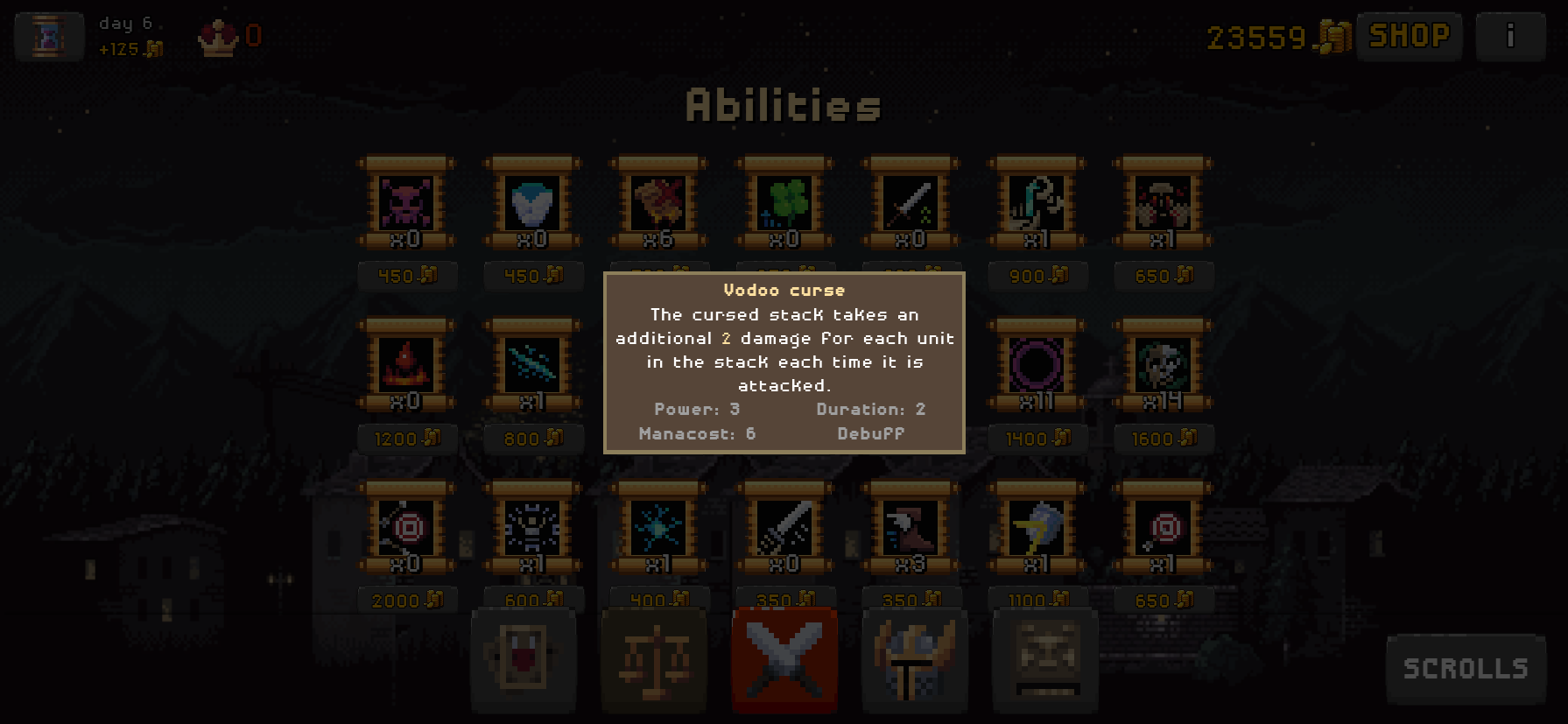Choose the four-leaf clover ability scroll

coord(784,203)
